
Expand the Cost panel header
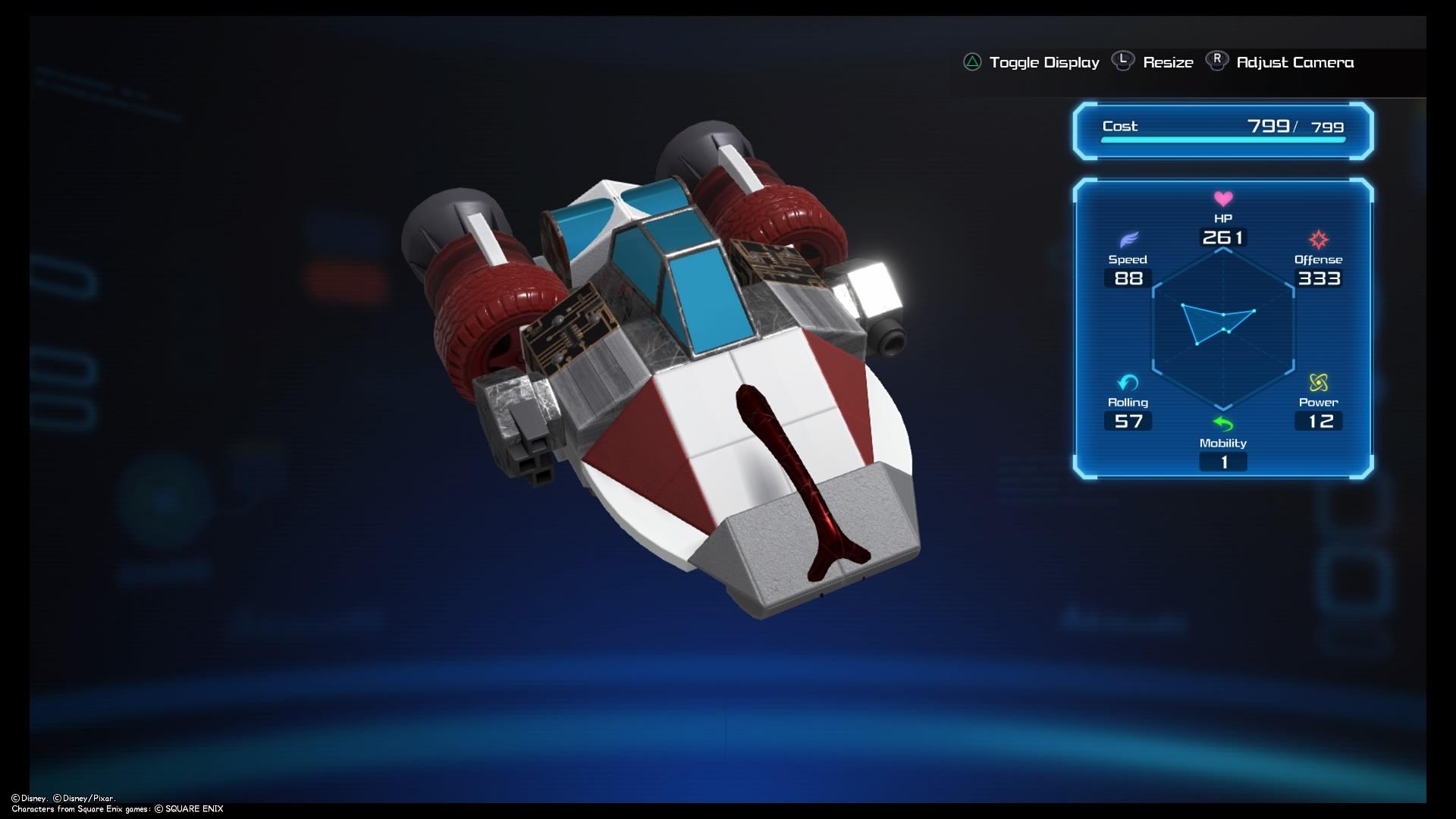[1120, 127]
